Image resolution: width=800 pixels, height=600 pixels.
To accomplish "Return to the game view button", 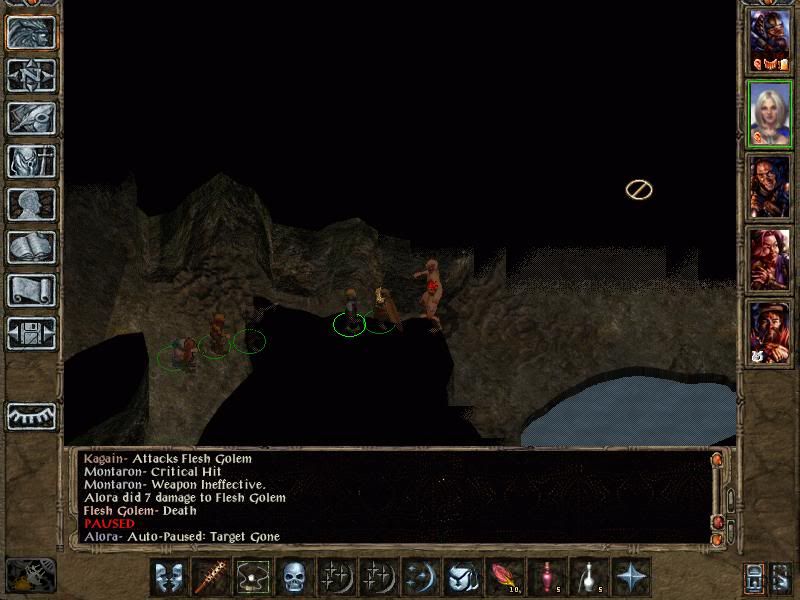I will 31,32.
